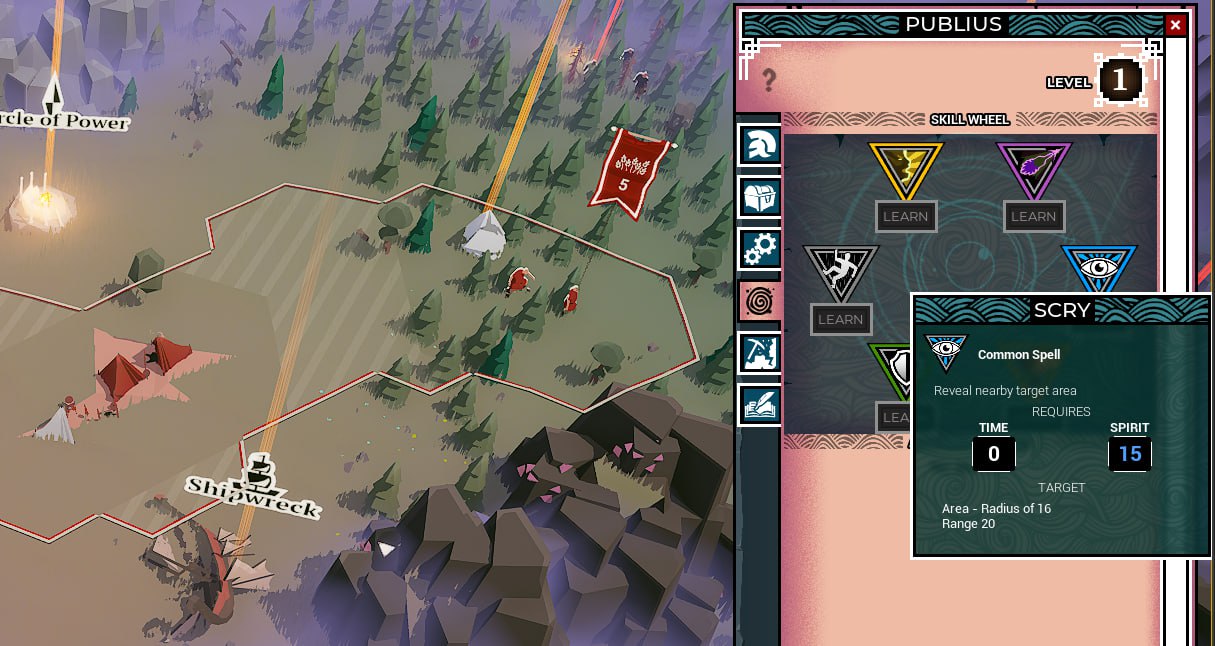This screenshot has height=646, width=1215.
Task: Open the pickaxe mining tab
Action: pos(759,352)
